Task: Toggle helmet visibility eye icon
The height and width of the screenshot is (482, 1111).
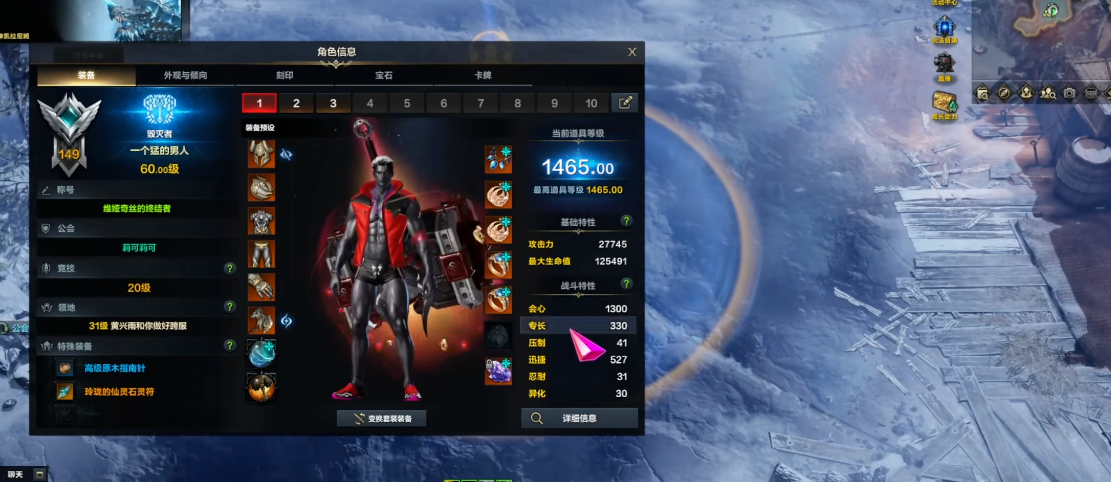Action: [285, 155]
